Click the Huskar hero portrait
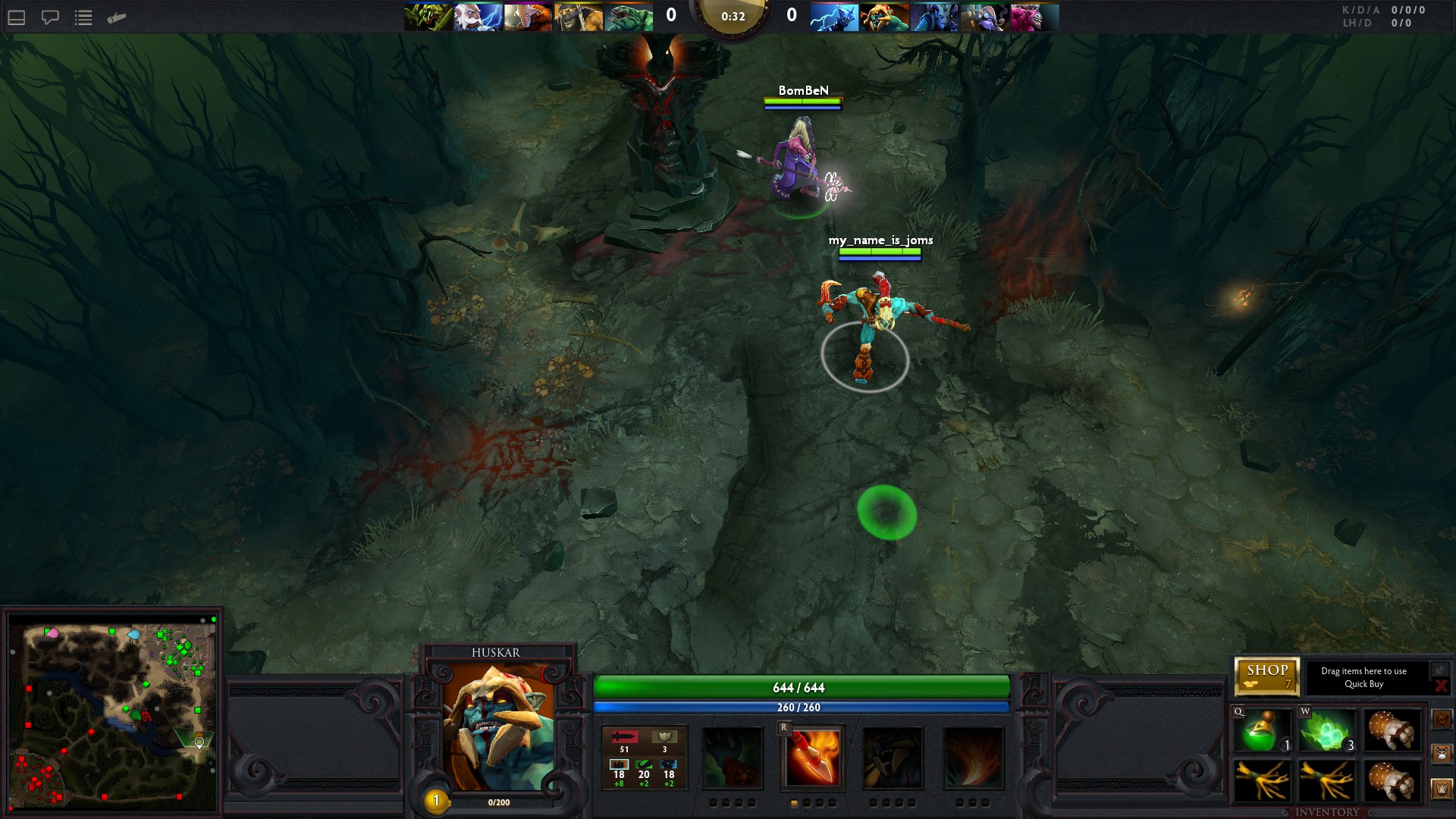Screen dimensions: 1456x819 (497, 727)
